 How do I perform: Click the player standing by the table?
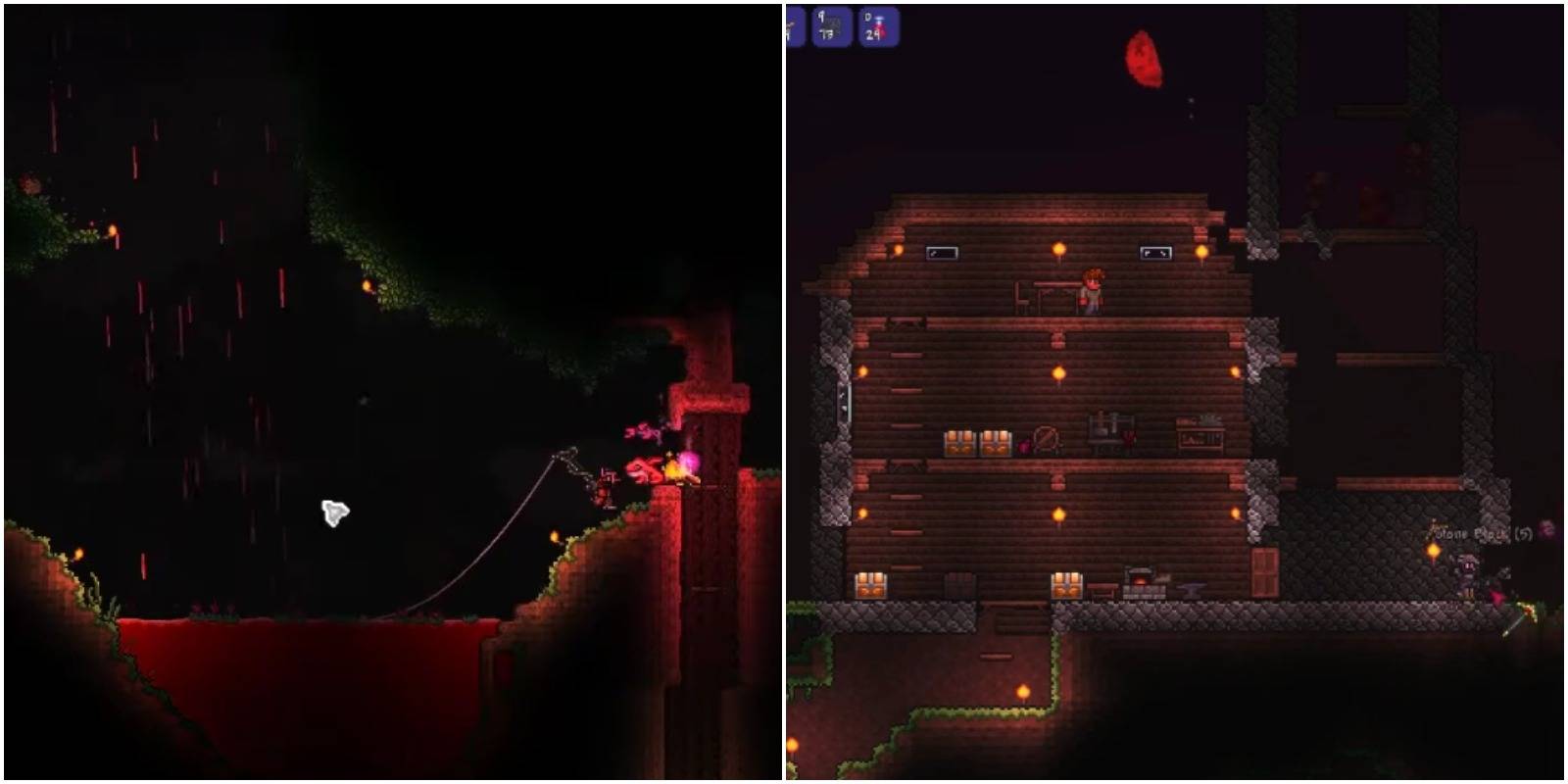1094,290
